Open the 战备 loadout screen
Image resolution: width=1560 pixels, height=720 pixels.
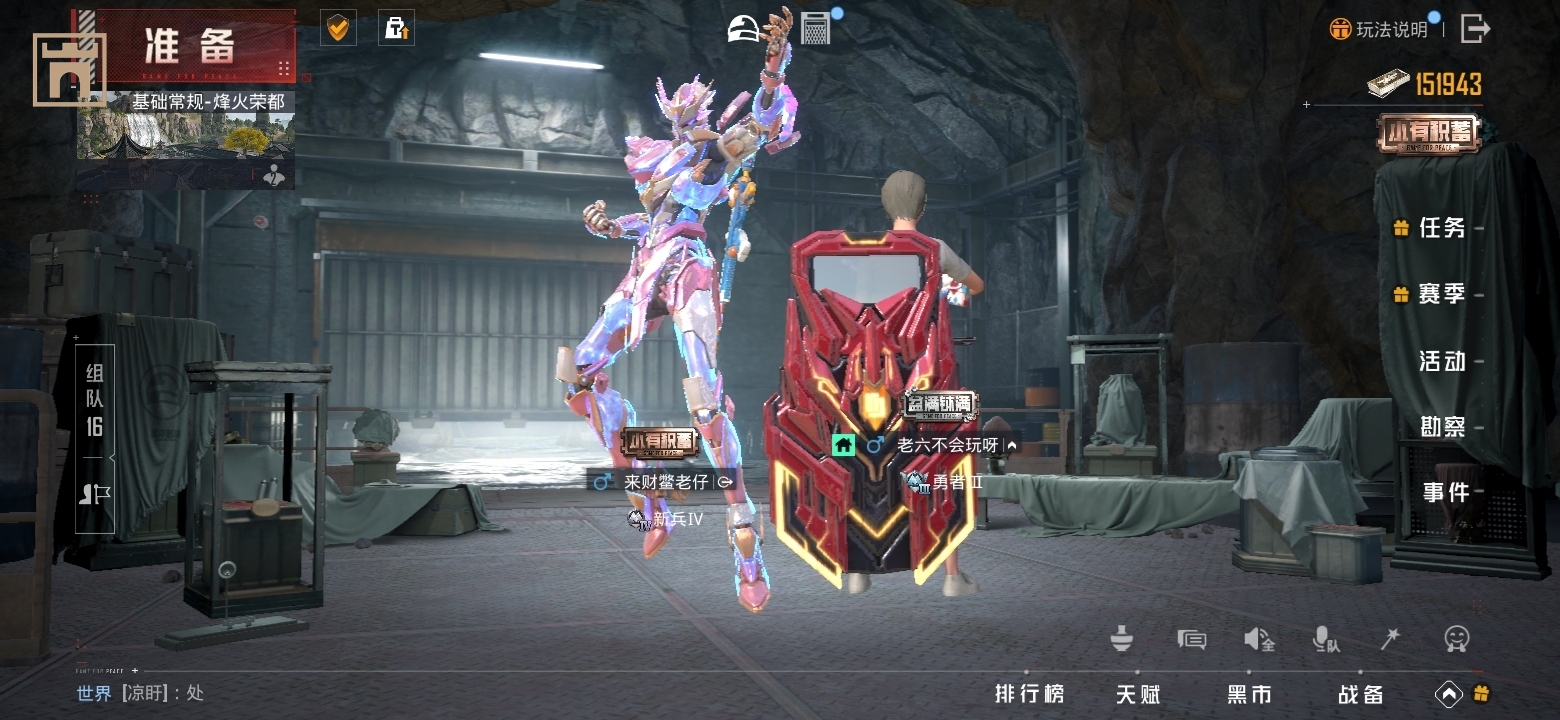[1361, 693]
